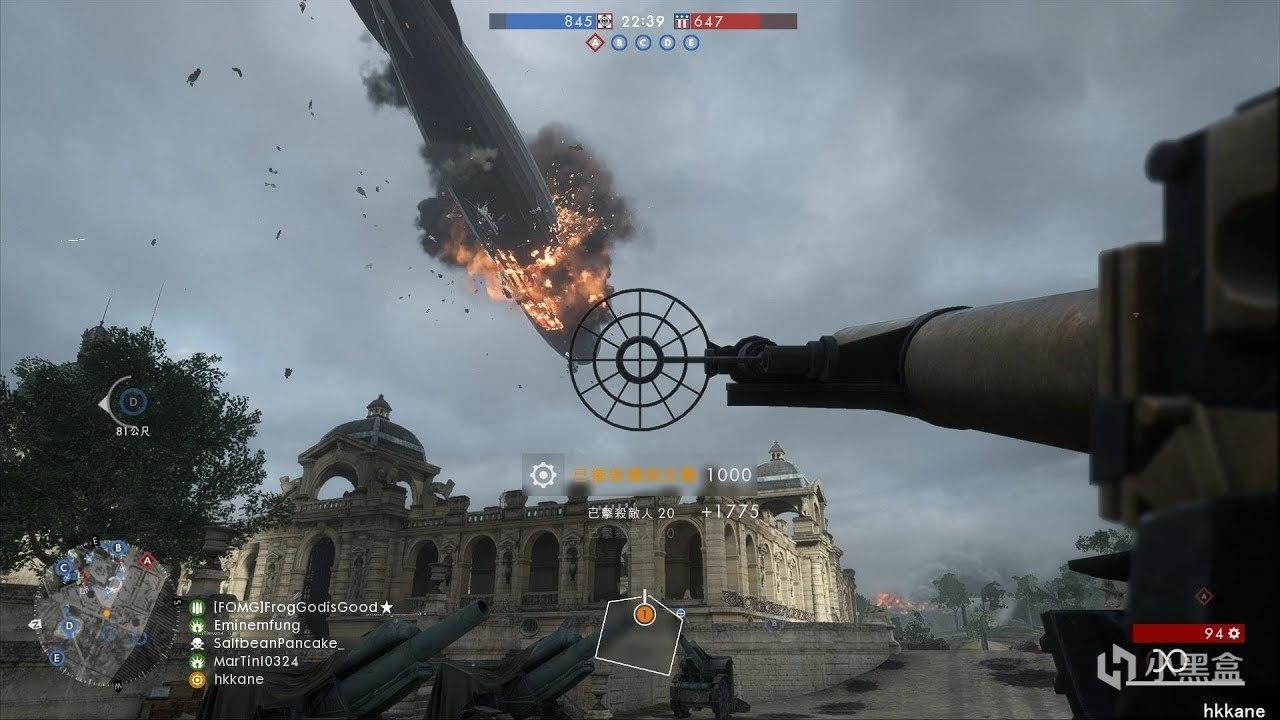Select MarTinI0324 in the squad list
This screenshot has width=1280, height=720.
pyautogui.click(x=255, y=661)
